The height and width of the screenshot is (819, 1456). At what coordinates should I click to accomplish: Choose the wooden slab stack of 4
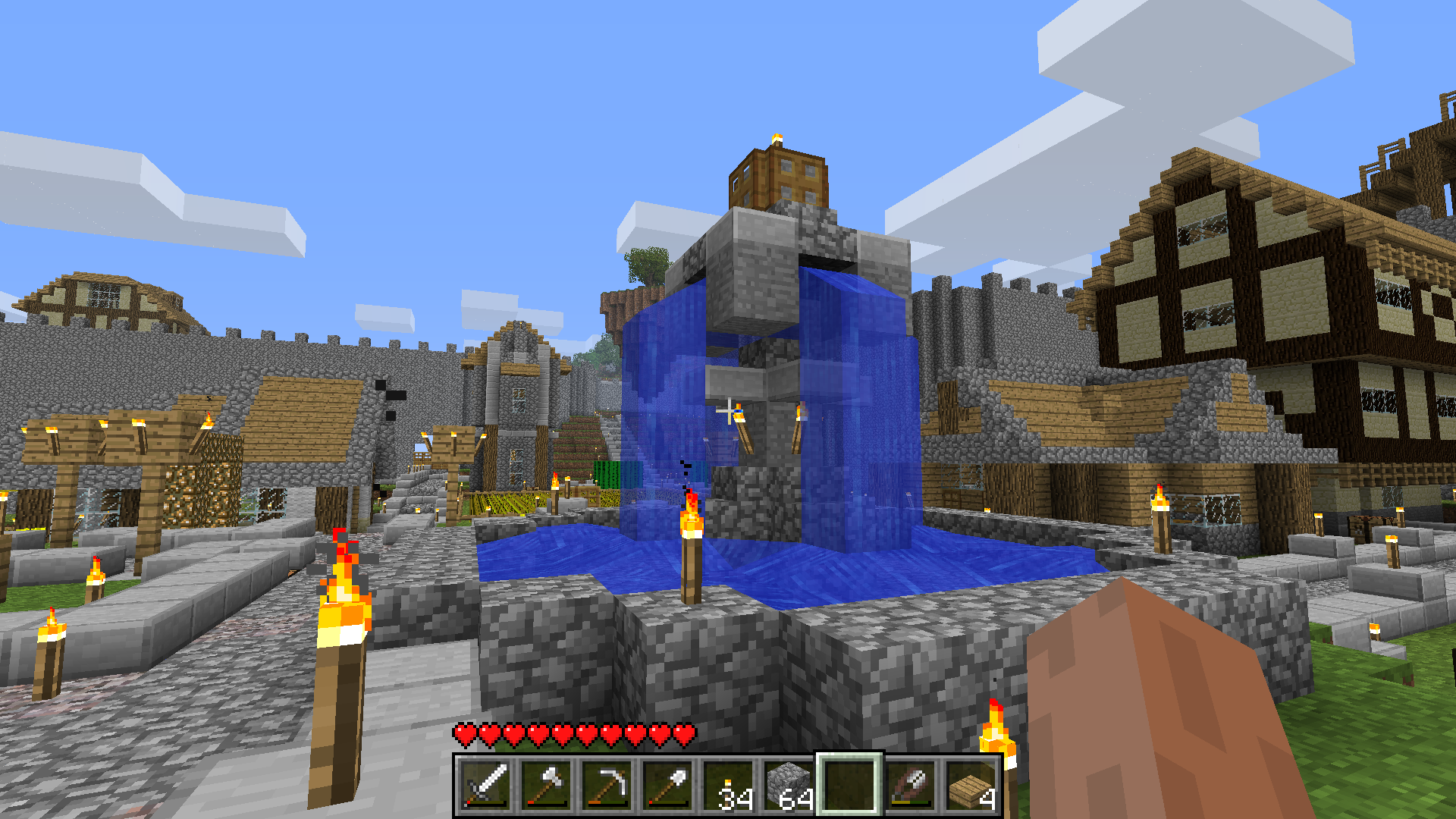coord(971,786)
